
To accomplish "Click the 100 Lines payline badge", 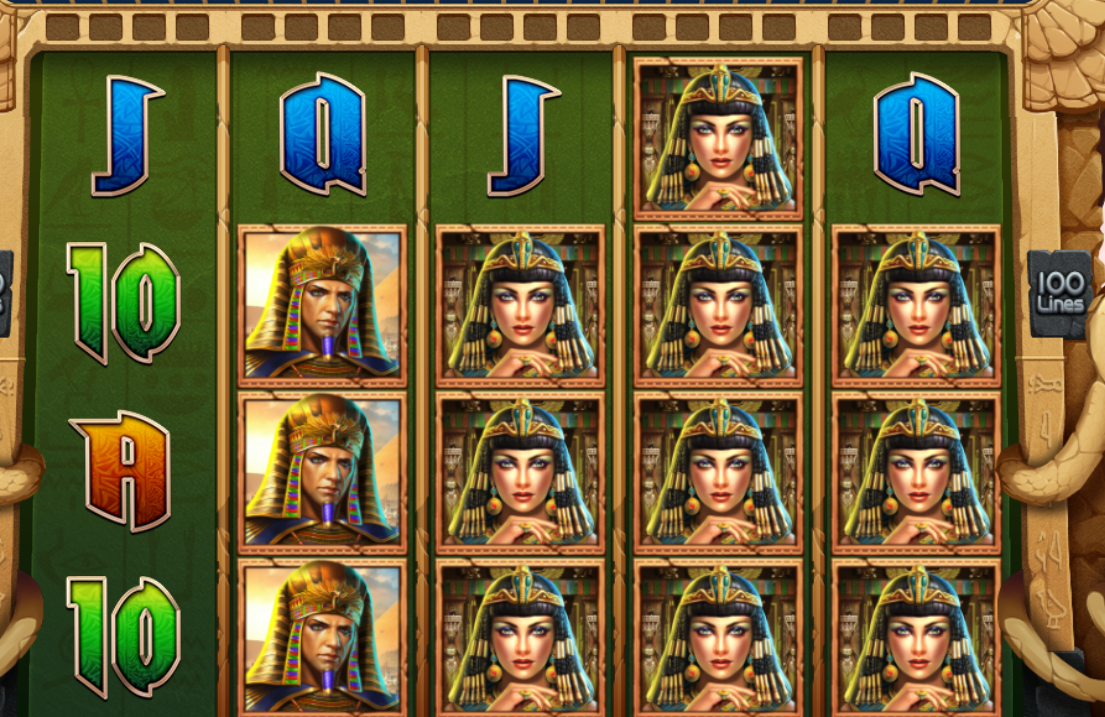I will (1060, 290).
